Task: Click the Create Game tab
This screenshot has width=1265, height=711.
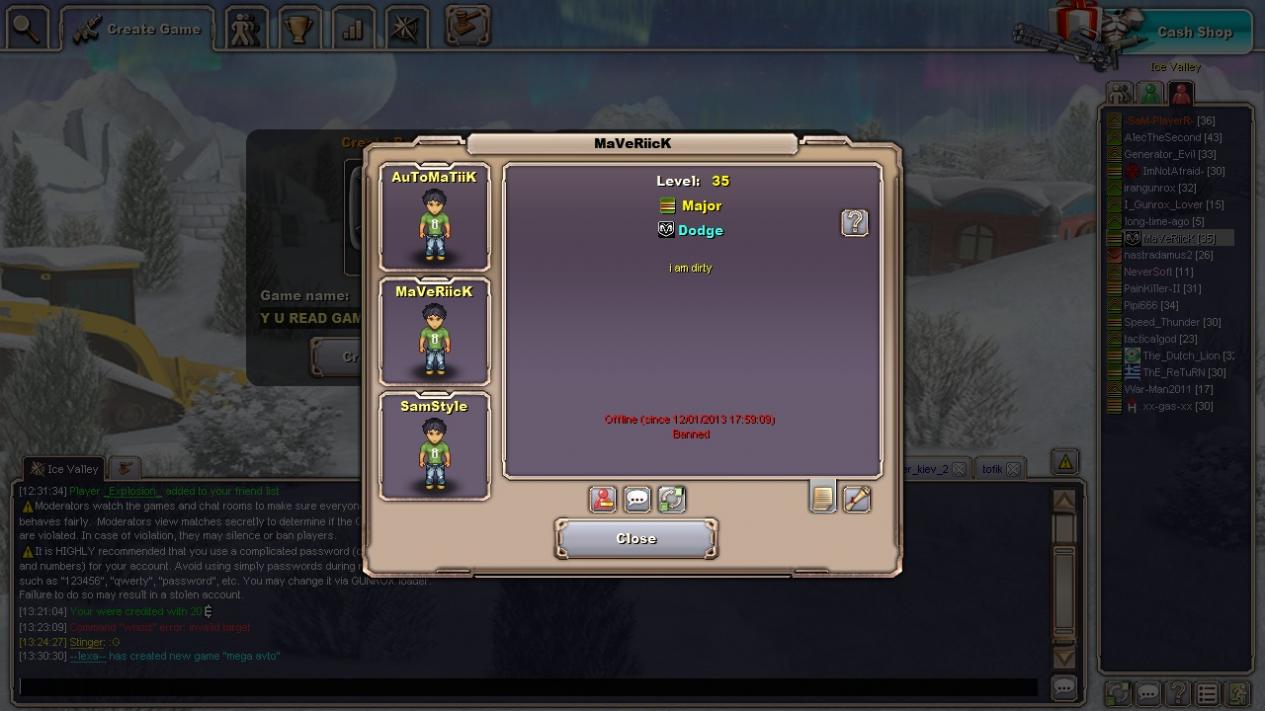Action: point(138,29)
